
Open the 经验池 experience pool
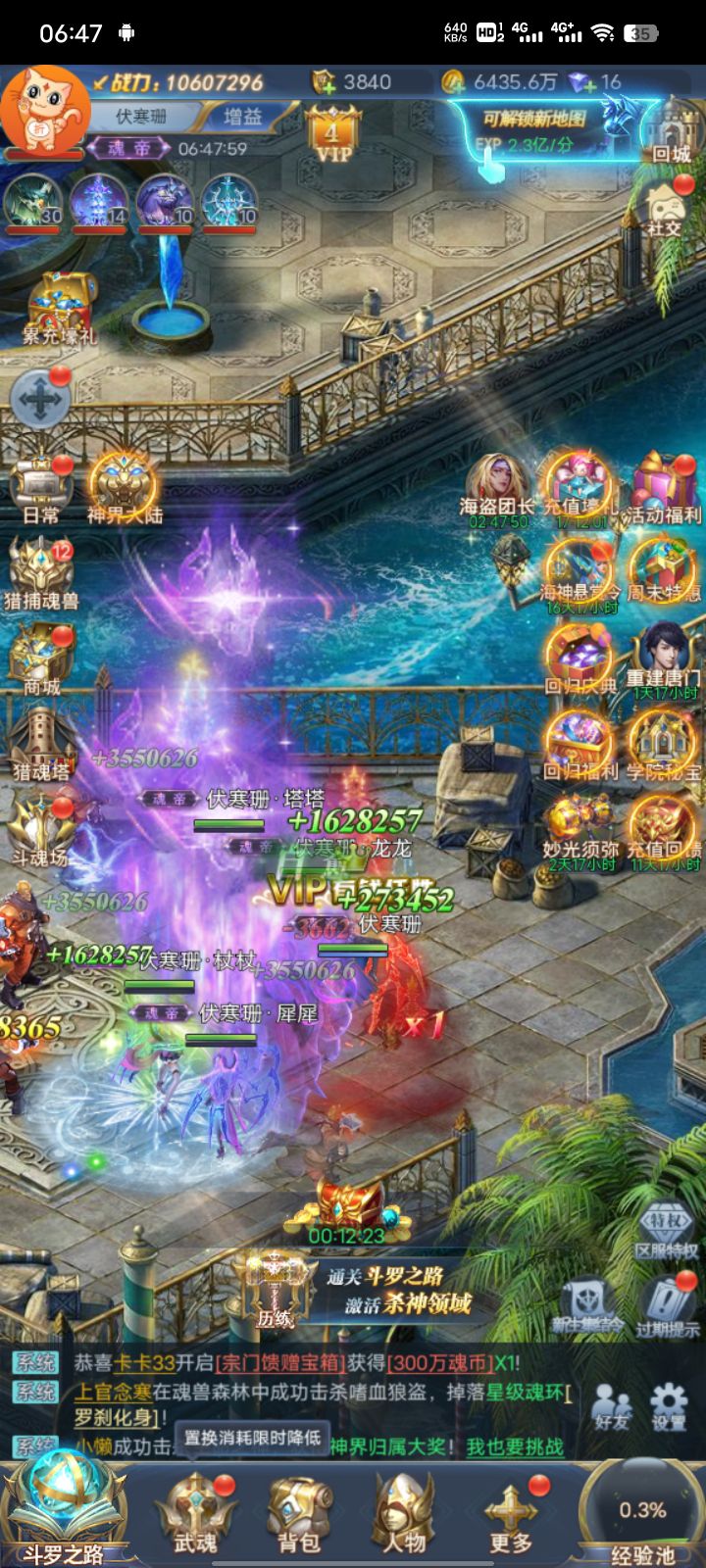642,1514
